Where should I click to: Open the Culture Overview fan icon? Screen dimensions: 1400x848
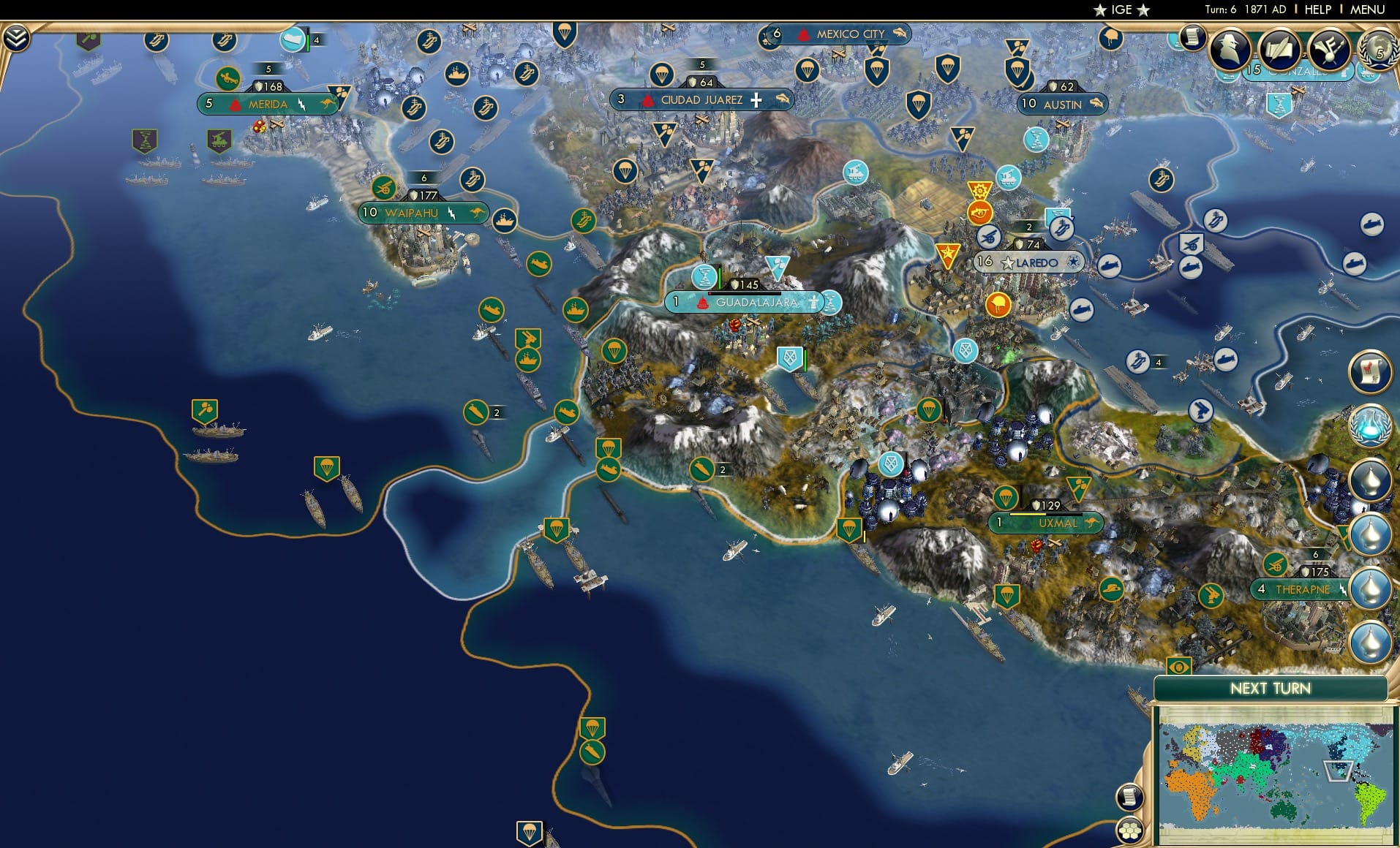tap(1331, 50)
